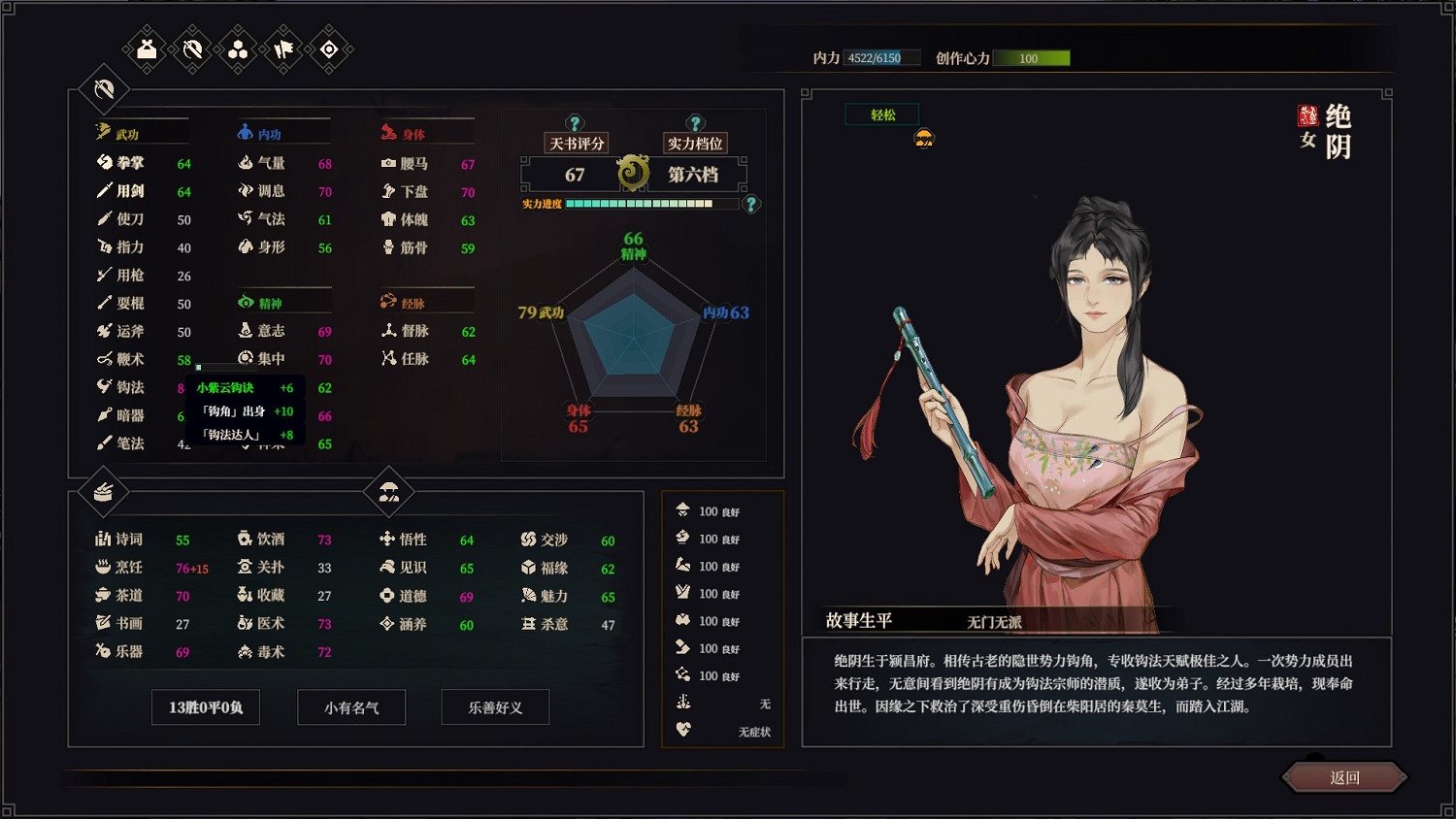
Task: Click the 创作心力 progress bar
Action: tap(1032, 58)
